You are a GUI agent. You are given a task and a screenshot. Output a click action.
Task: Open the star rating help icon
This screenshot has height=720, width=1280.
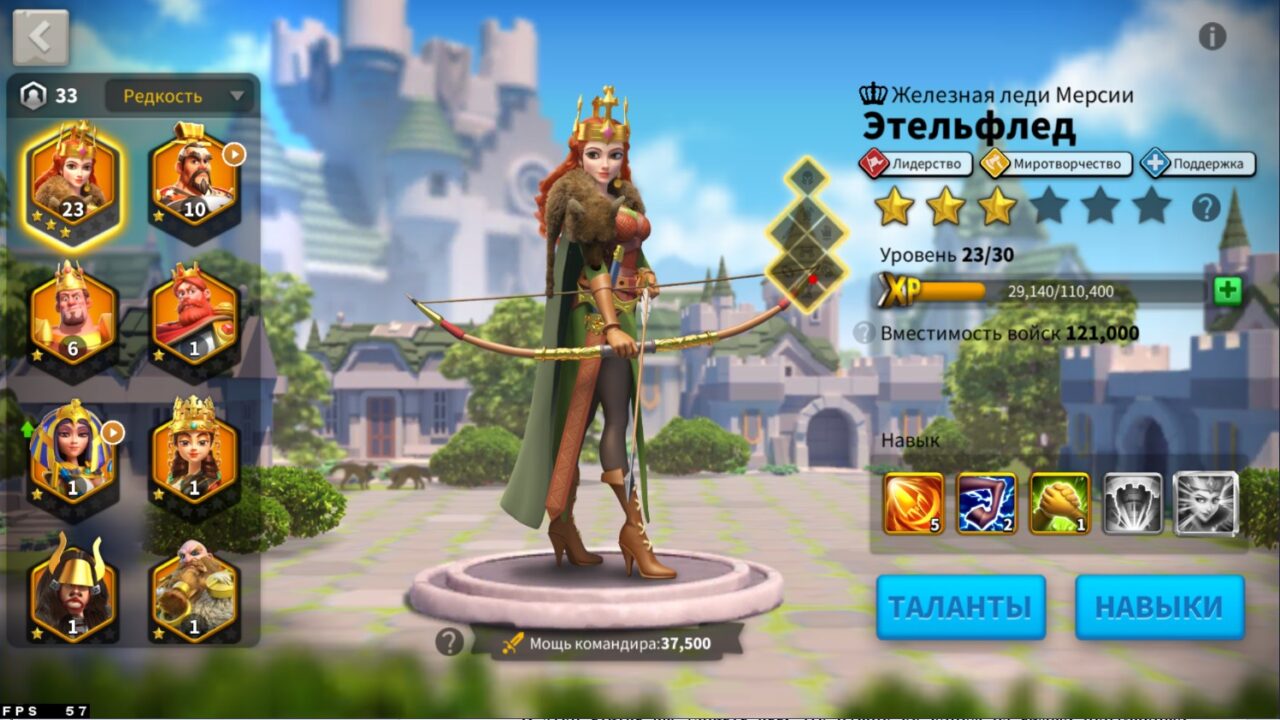point(1206,208)
